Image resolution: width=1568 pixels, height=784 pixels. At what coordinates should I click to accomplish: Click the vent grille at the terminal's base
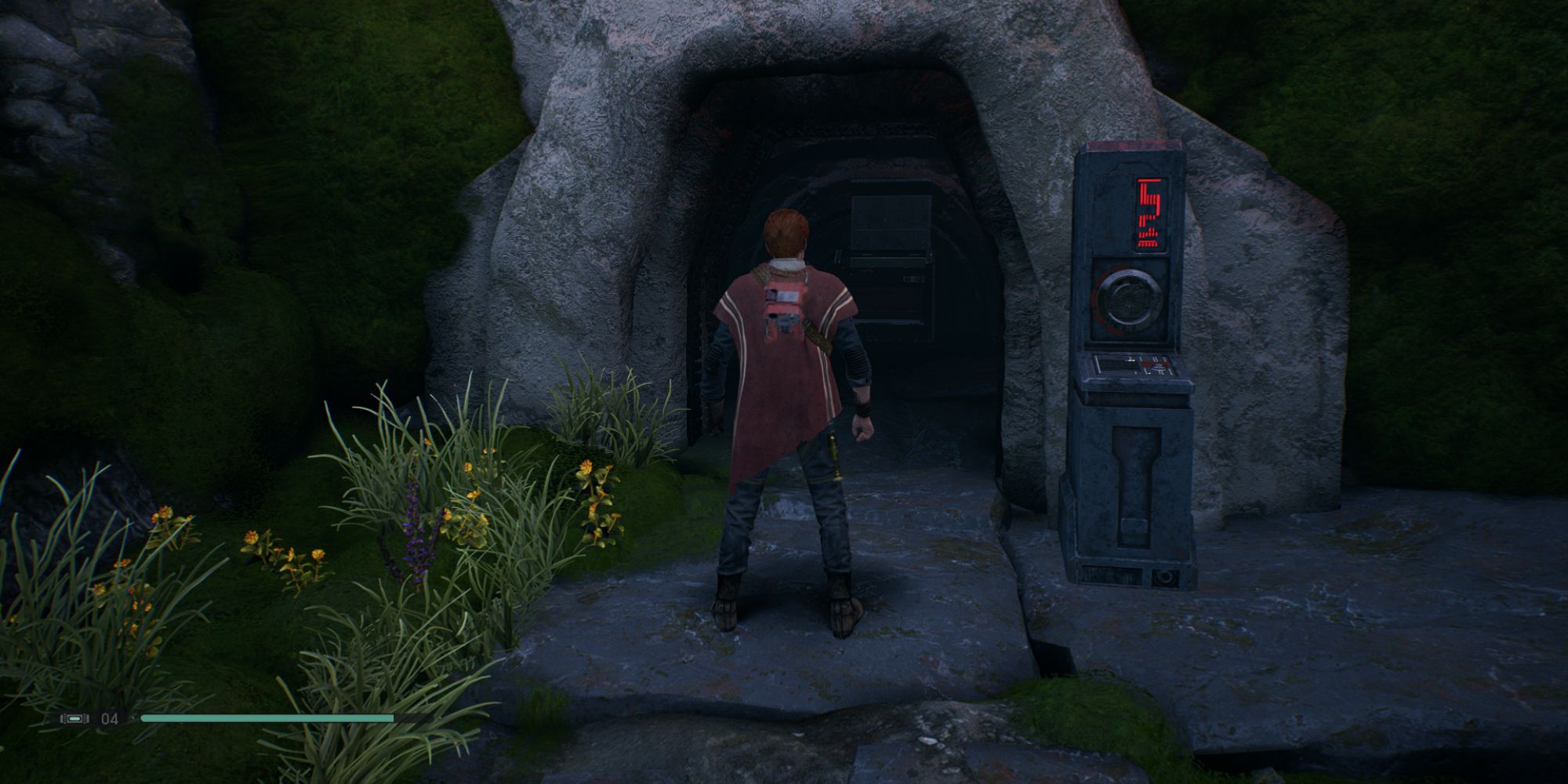coord(1113,574)
